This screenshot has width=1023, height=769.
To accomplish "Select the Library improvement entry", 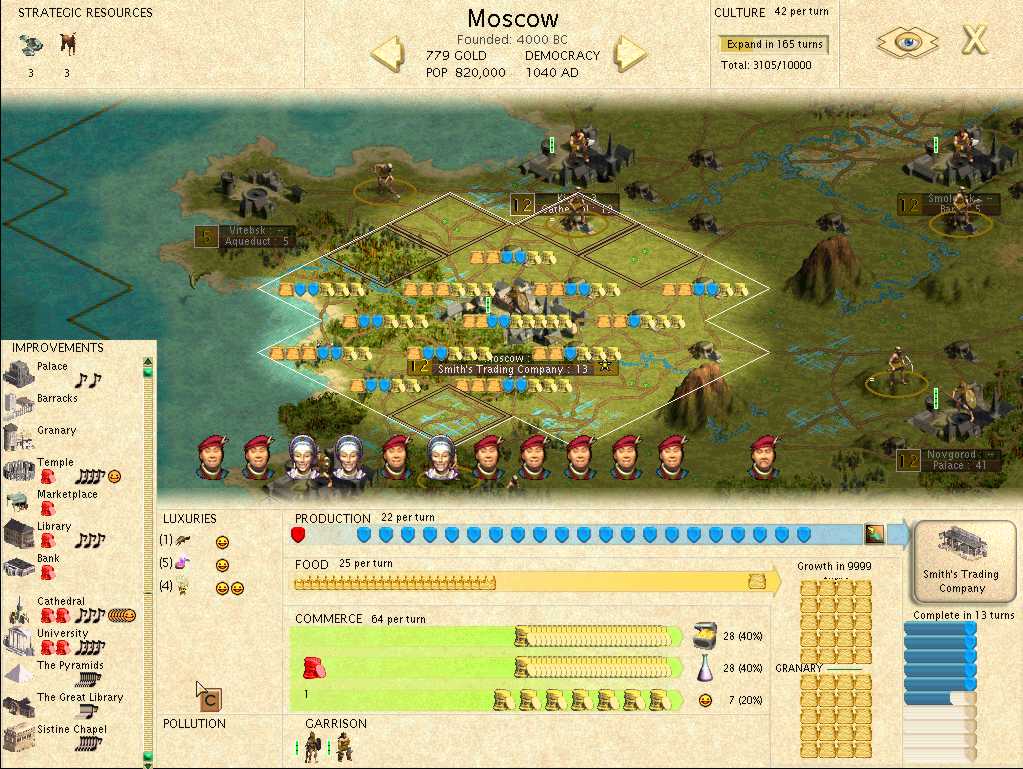I will (x=54, y=527).
